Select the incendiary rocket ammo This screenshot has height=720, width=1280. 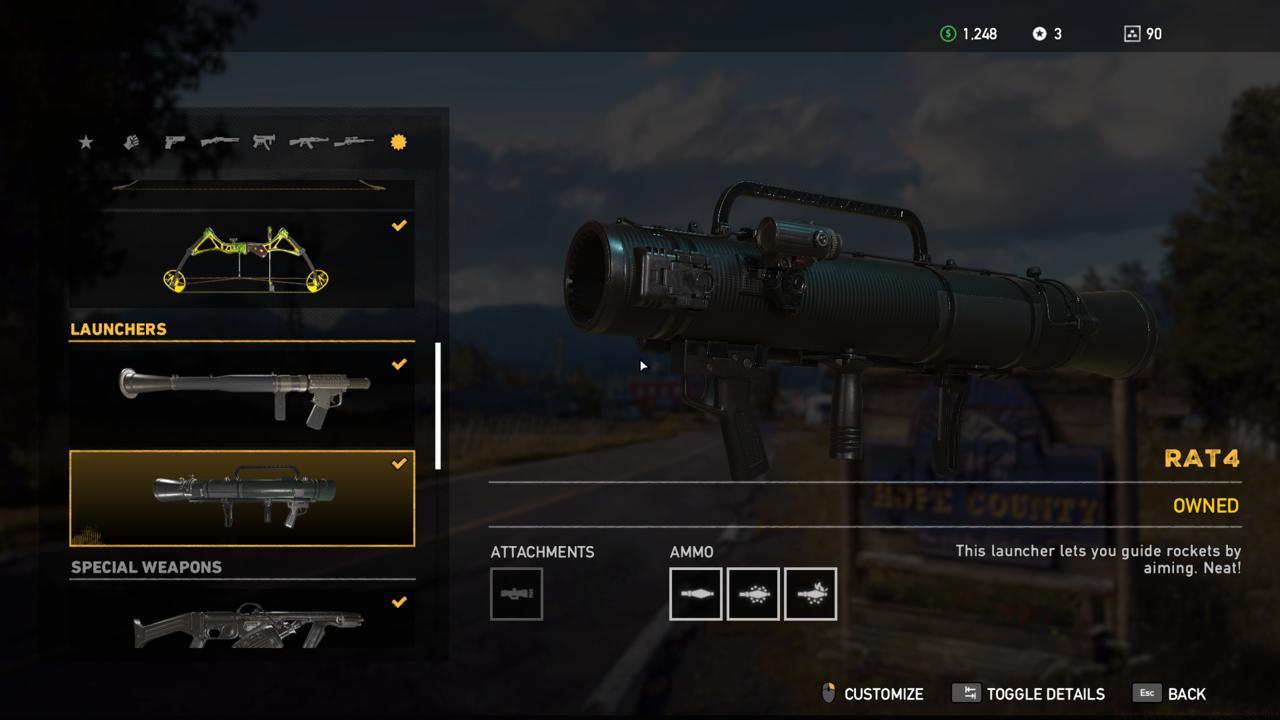(x=810, y=594)
